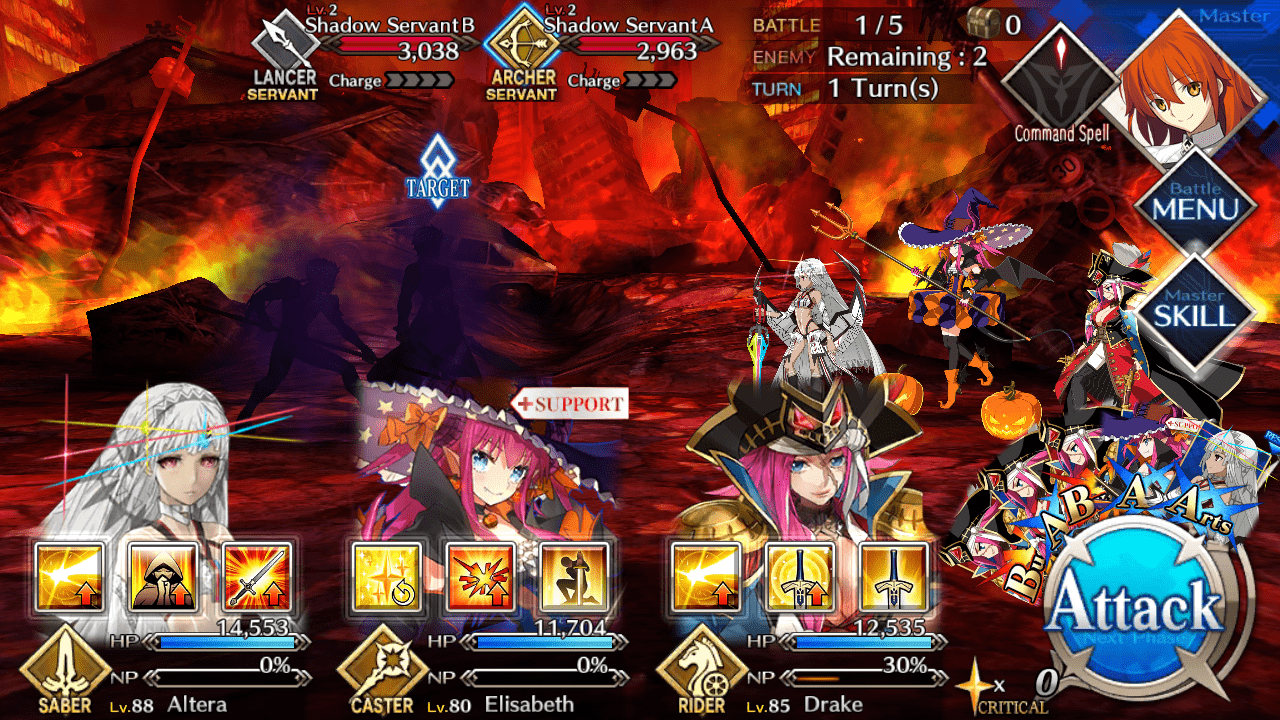Use Drake's glowing sword skill with arrow

[800, 577]
